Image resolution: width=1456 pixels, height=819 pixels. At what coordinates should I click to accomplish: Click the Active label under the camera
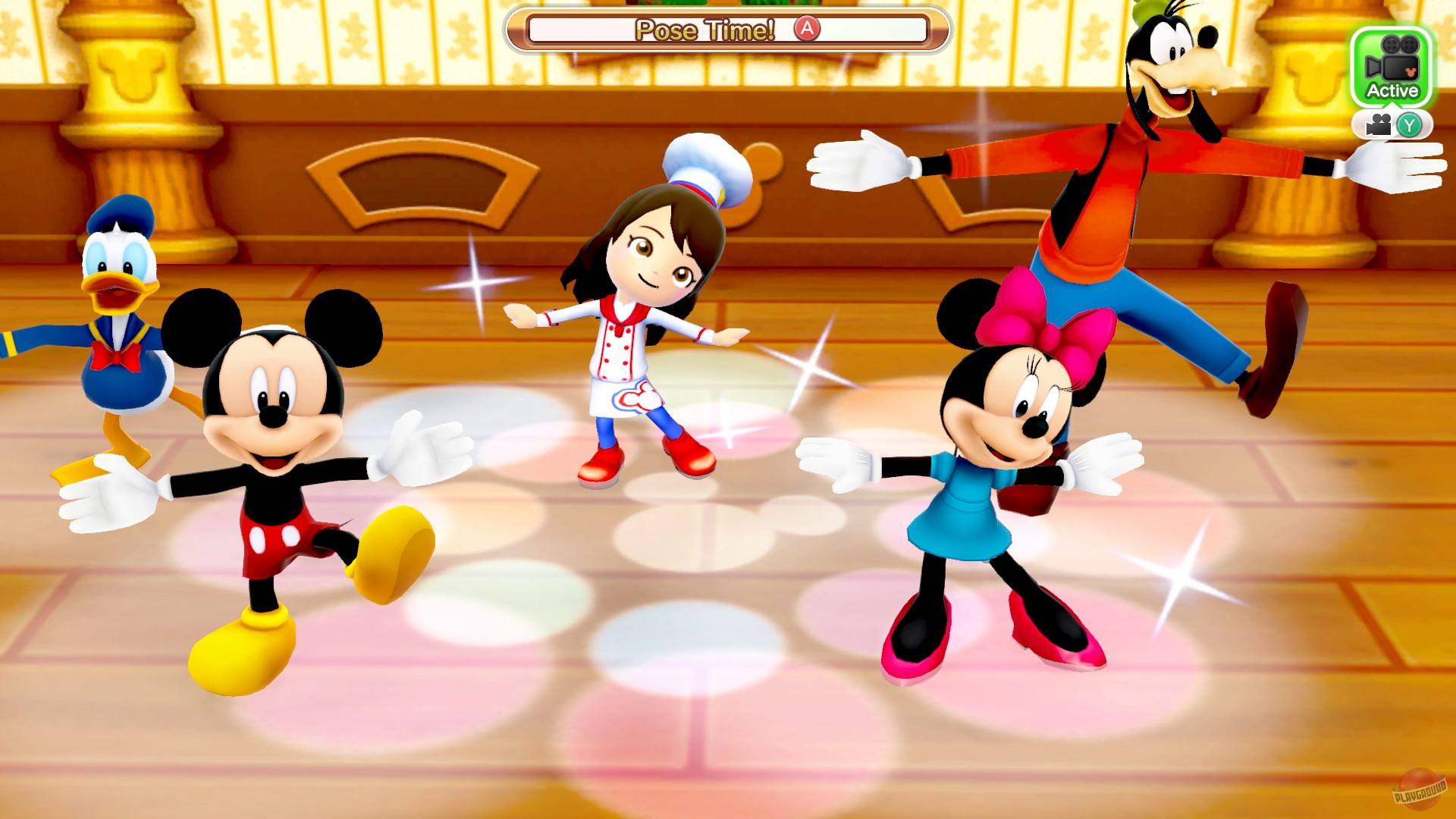coord(1394,89)
